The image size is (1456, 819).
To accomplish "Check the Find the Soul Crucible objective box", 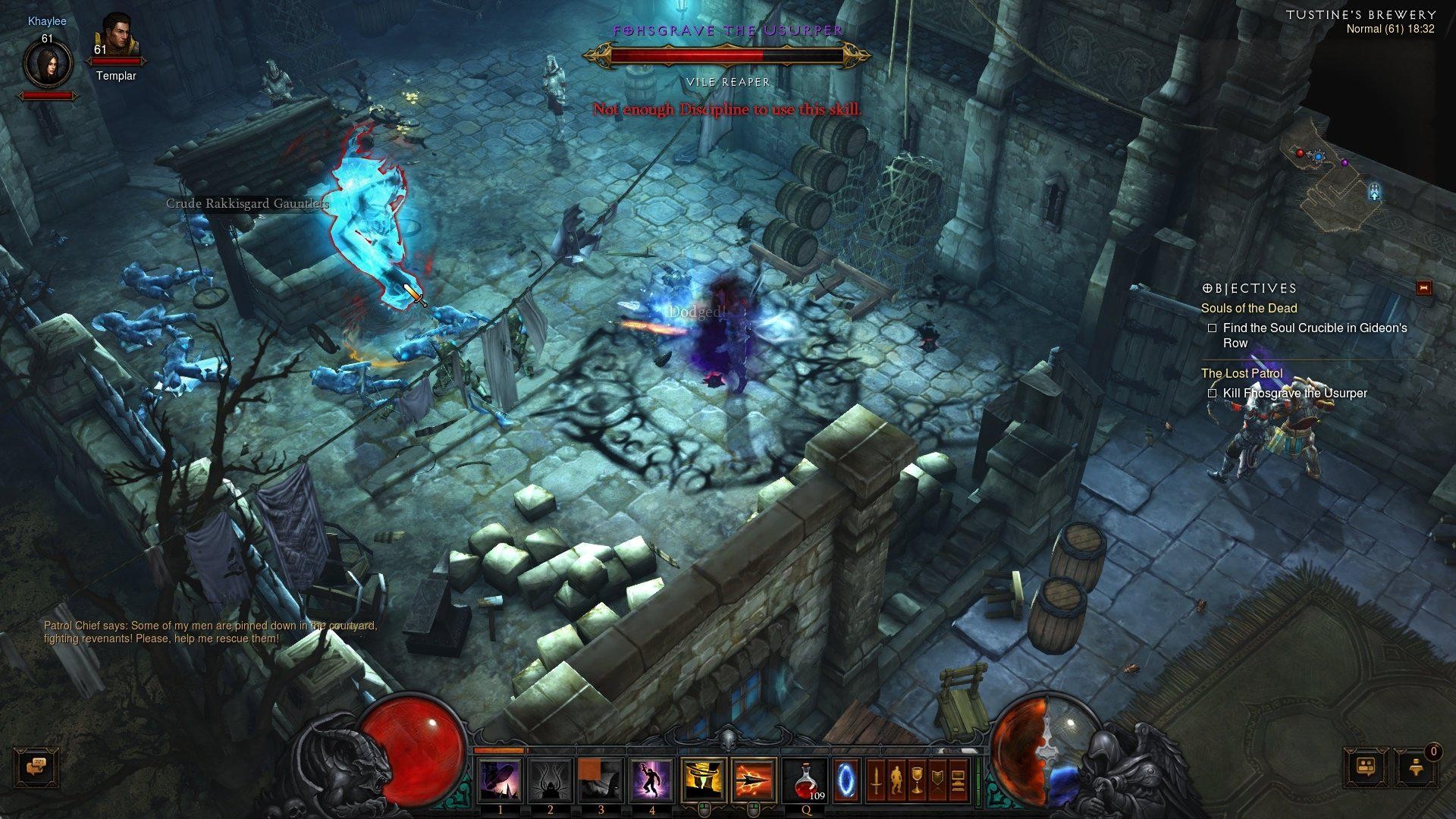I will [1213, 328].
